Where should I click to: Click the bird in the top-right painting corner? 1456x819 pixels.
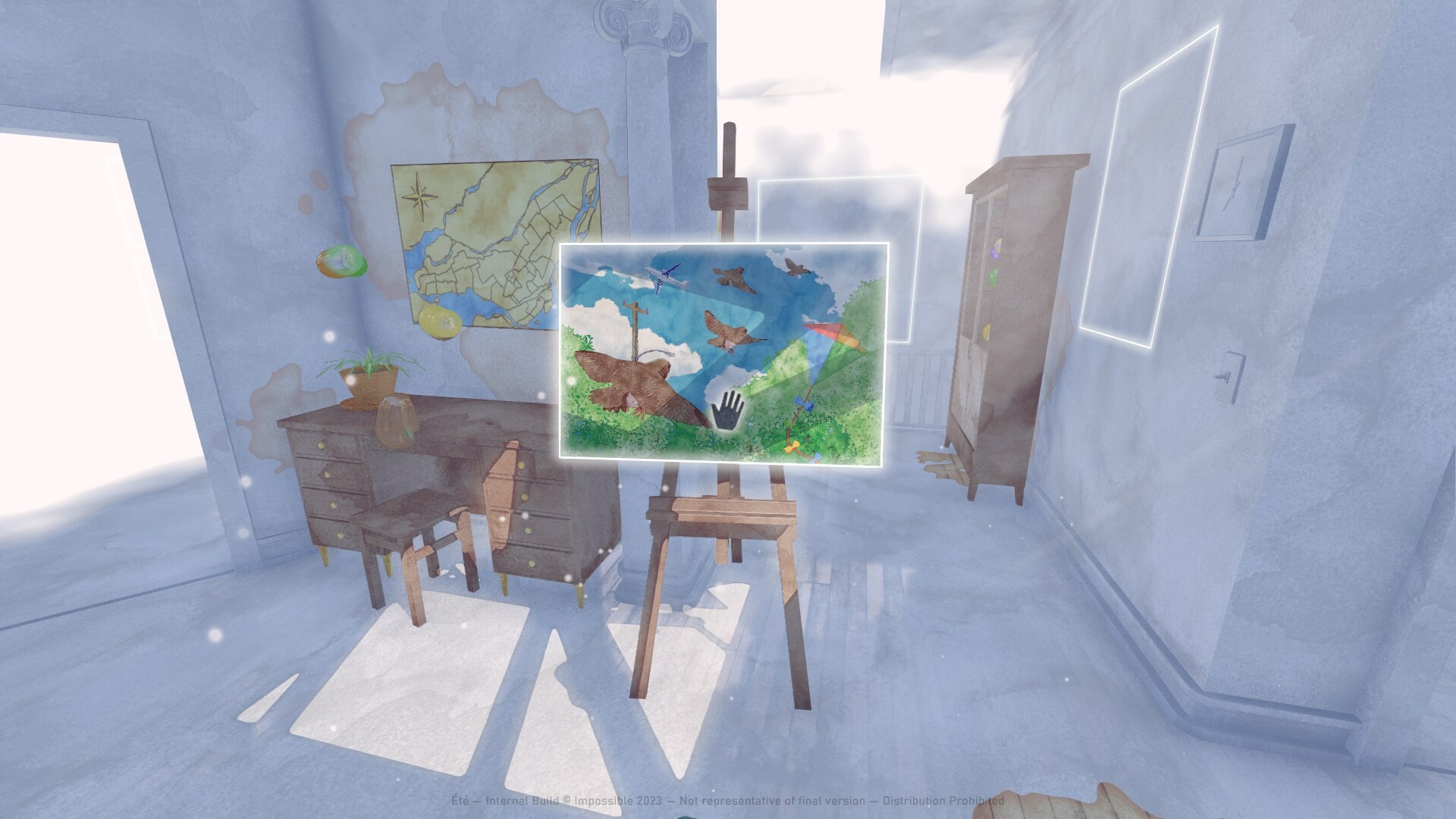point(795,267)
